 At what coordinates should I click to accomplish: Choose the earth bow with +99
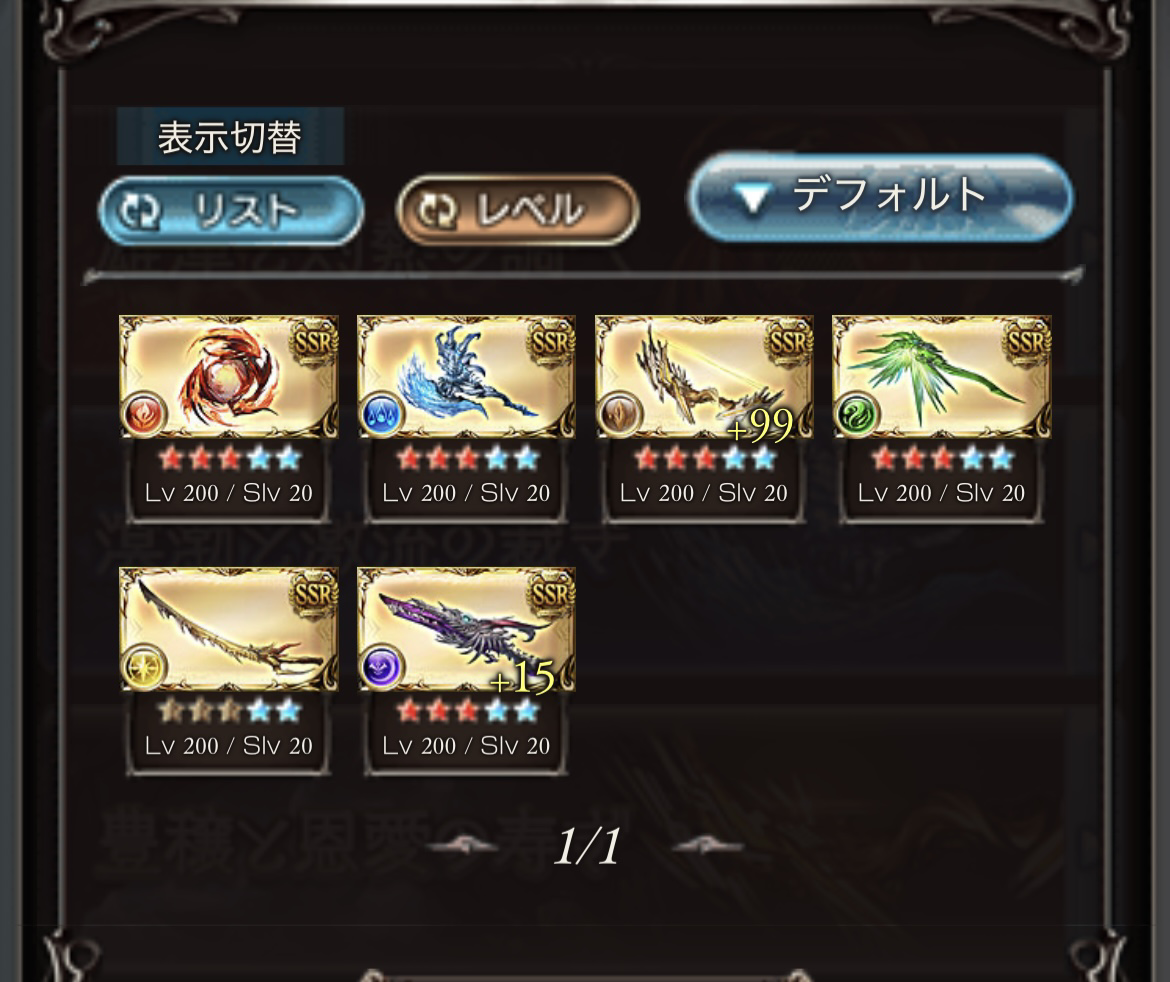pyautogui.click(x=704, y=378)
